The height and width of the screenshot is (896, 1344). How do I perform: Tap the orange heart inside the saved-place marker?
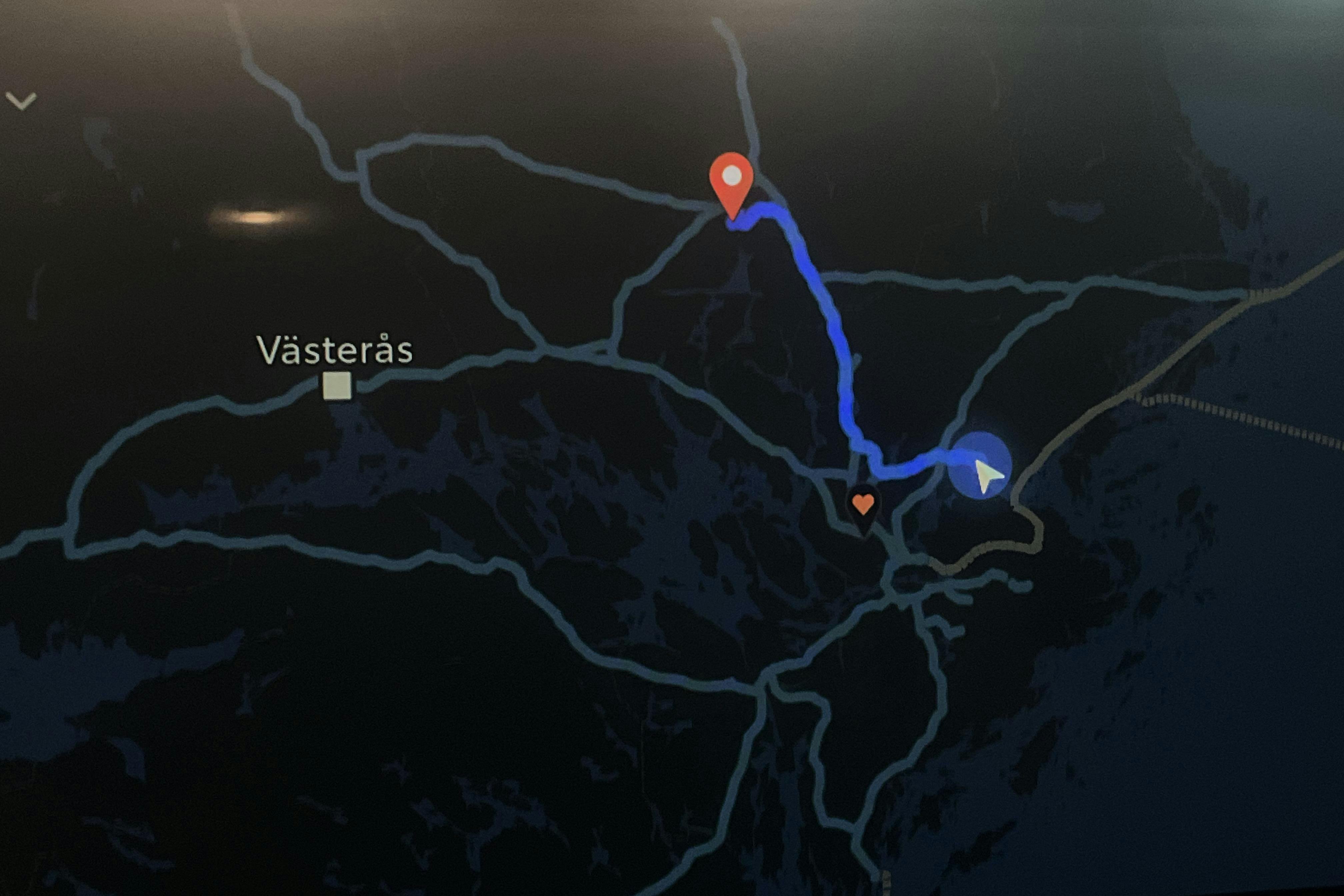click(x=864, y=504)
